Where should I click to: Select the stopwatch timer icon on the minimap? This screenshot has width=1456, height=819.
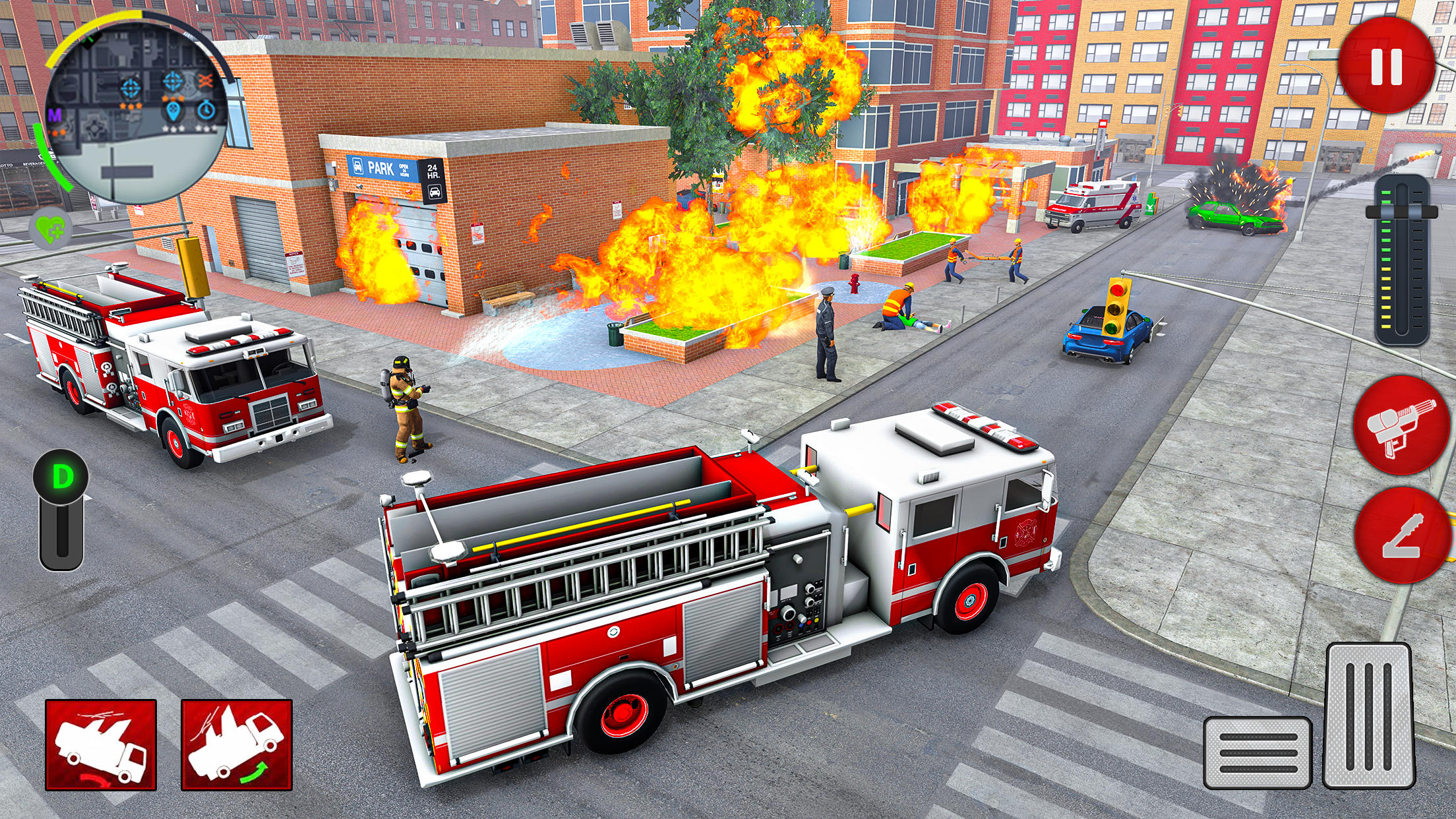click(x=206, y=110)
